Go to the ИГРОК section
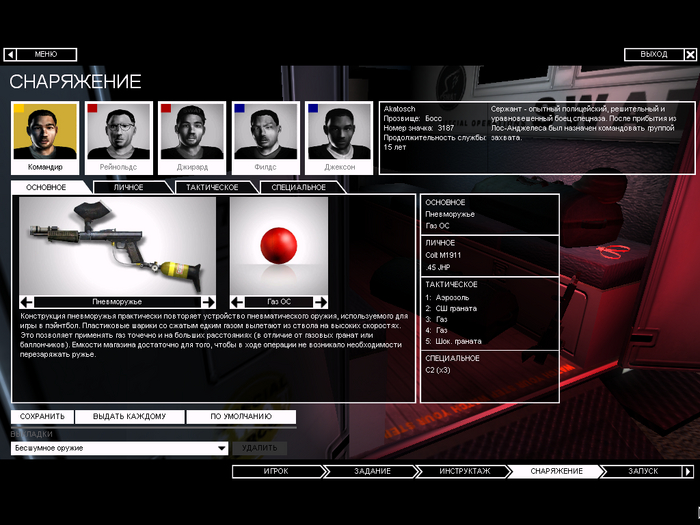Image resolution: width=700 pixels, height=525 pixels. (276, 470)
